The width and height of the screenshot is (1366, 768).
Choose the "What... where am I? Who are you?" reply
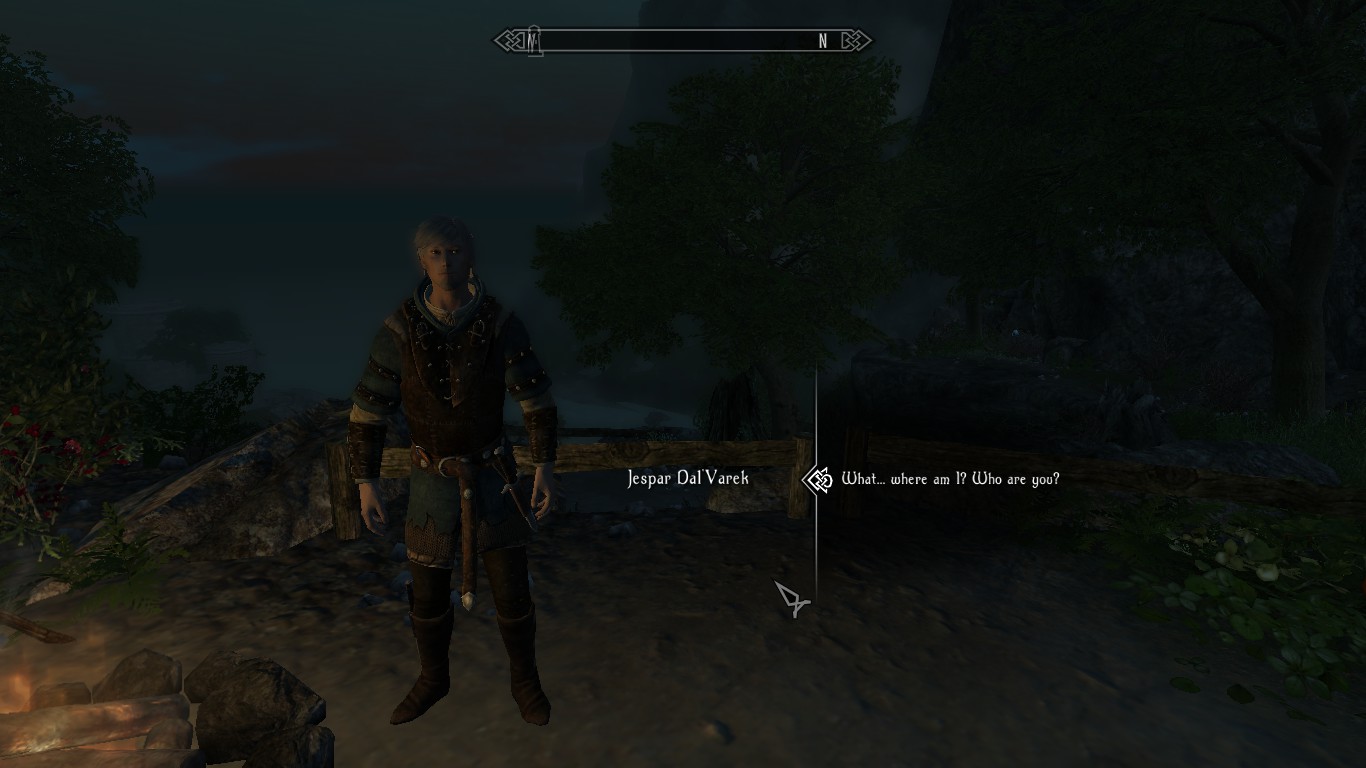click(x=950, y=479)
